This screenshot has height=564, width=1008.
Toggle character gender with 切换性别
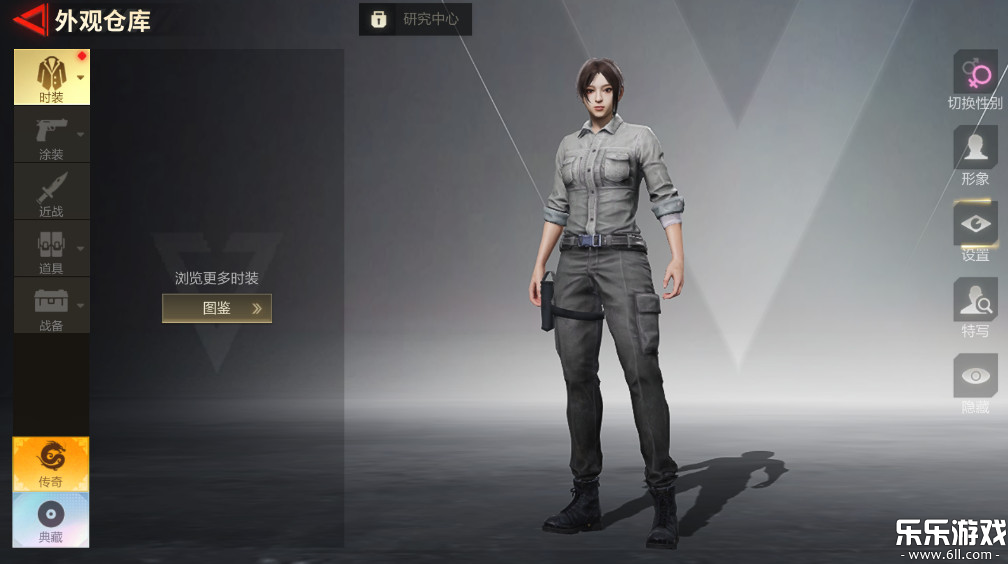point(975,80)
